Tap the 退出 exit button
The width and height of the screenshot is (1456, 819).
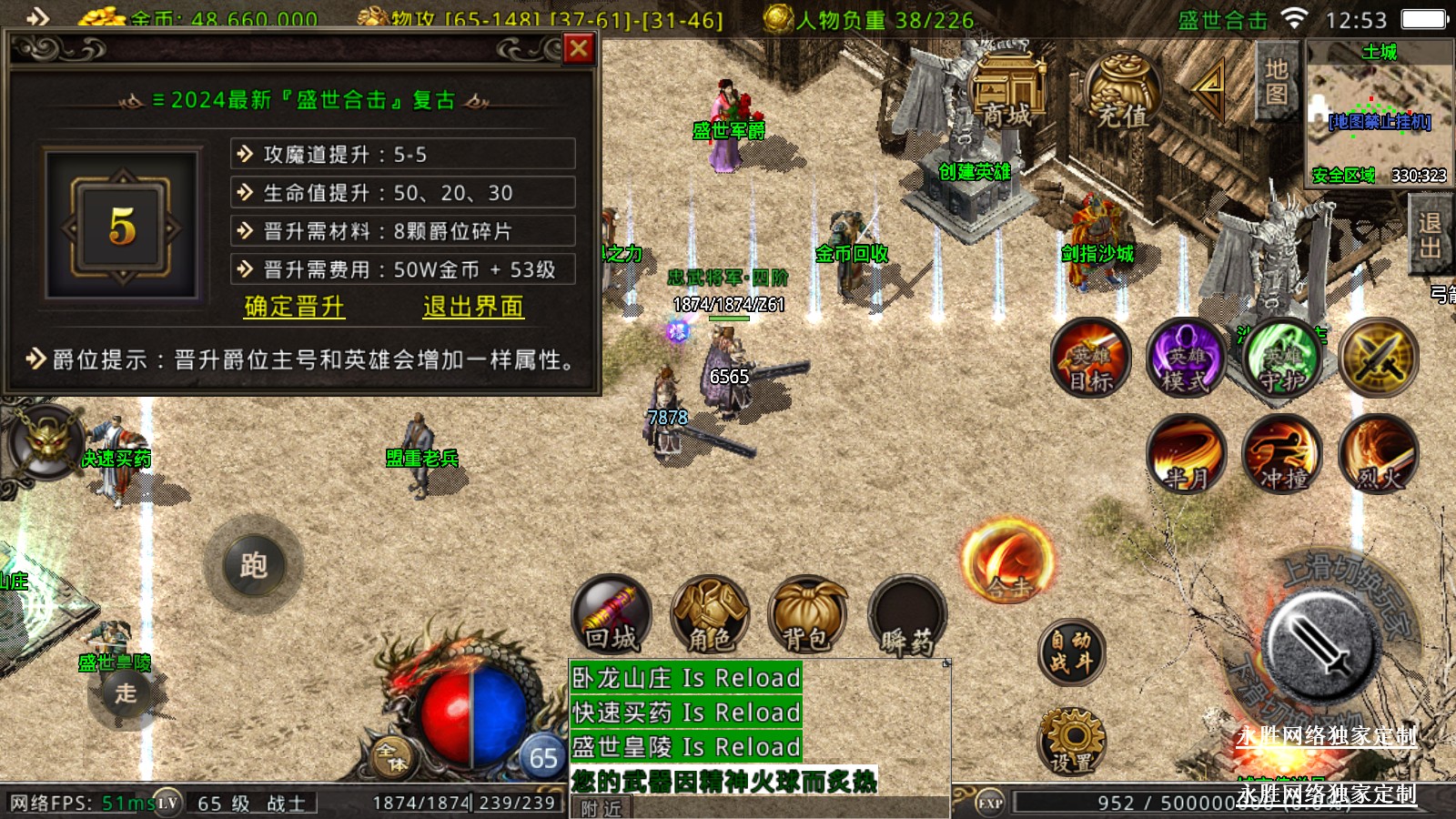[1429, 235]
